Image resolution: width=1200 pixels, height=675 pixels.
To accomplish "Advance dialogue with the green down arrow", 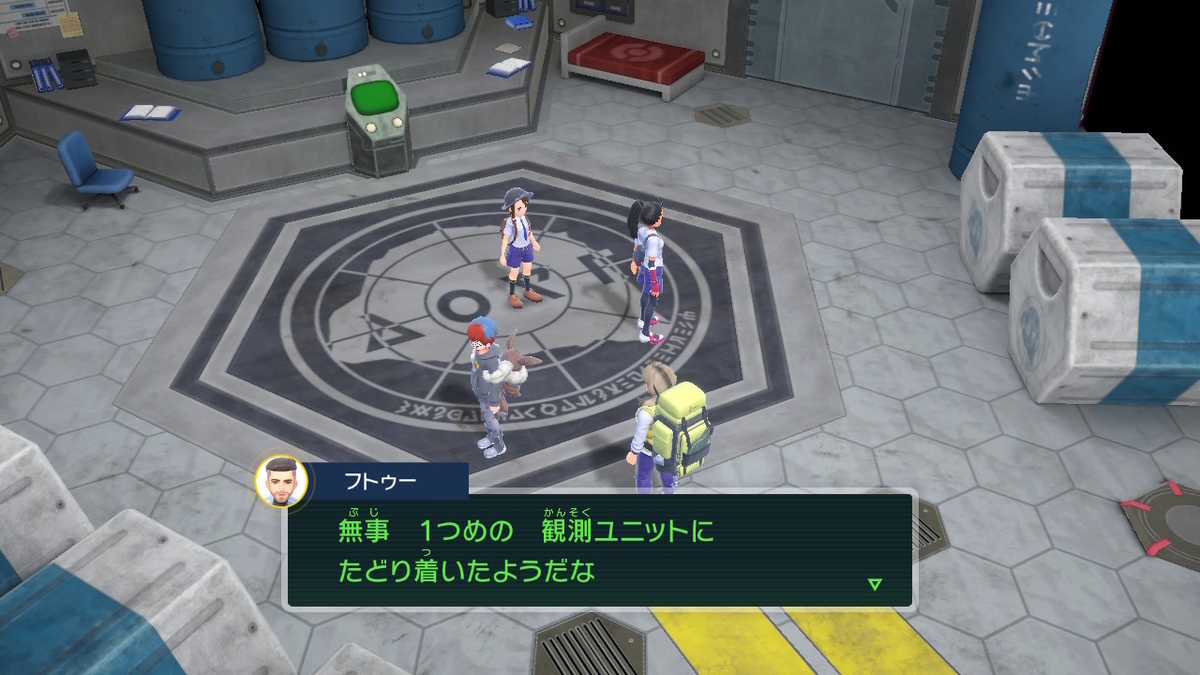I will 875,584.
